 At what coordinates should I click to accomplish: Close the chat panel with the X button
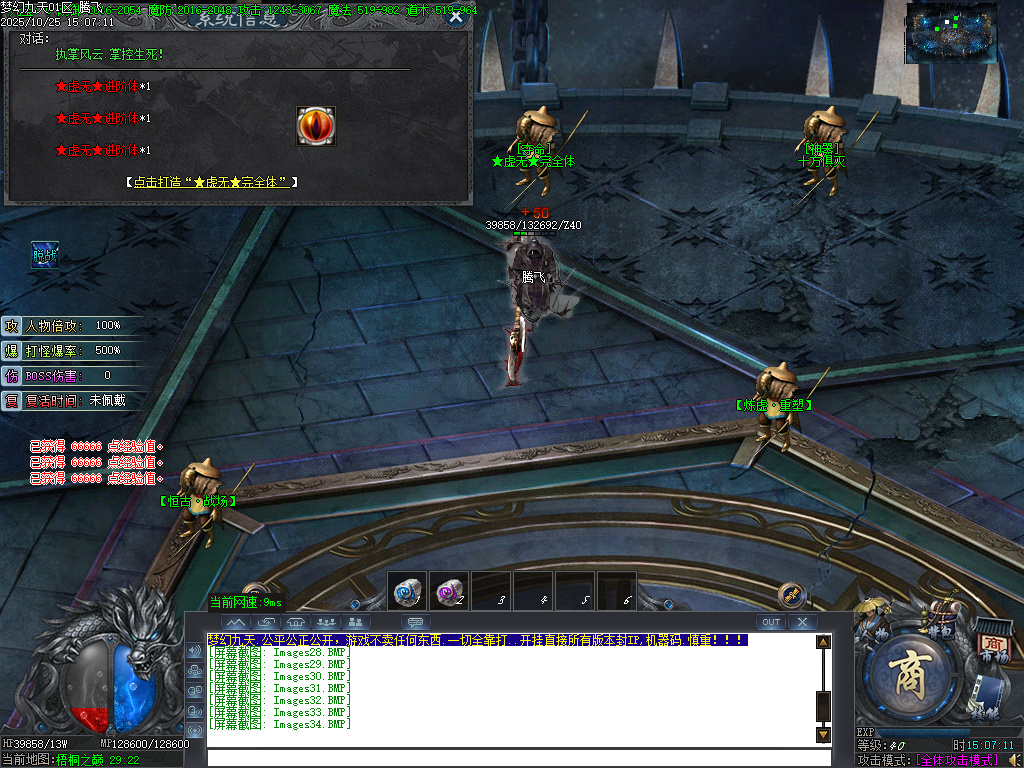(802, 622)
